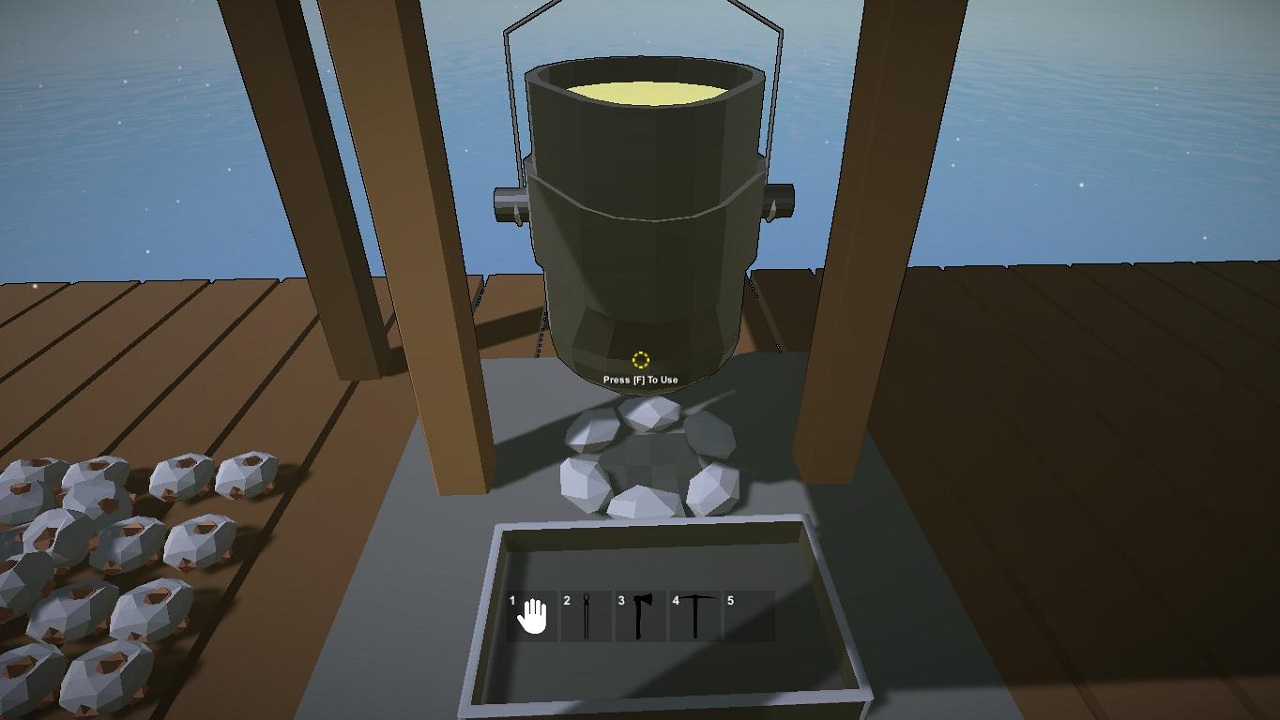Select empty hotbar slot 5

click(748, 616)
